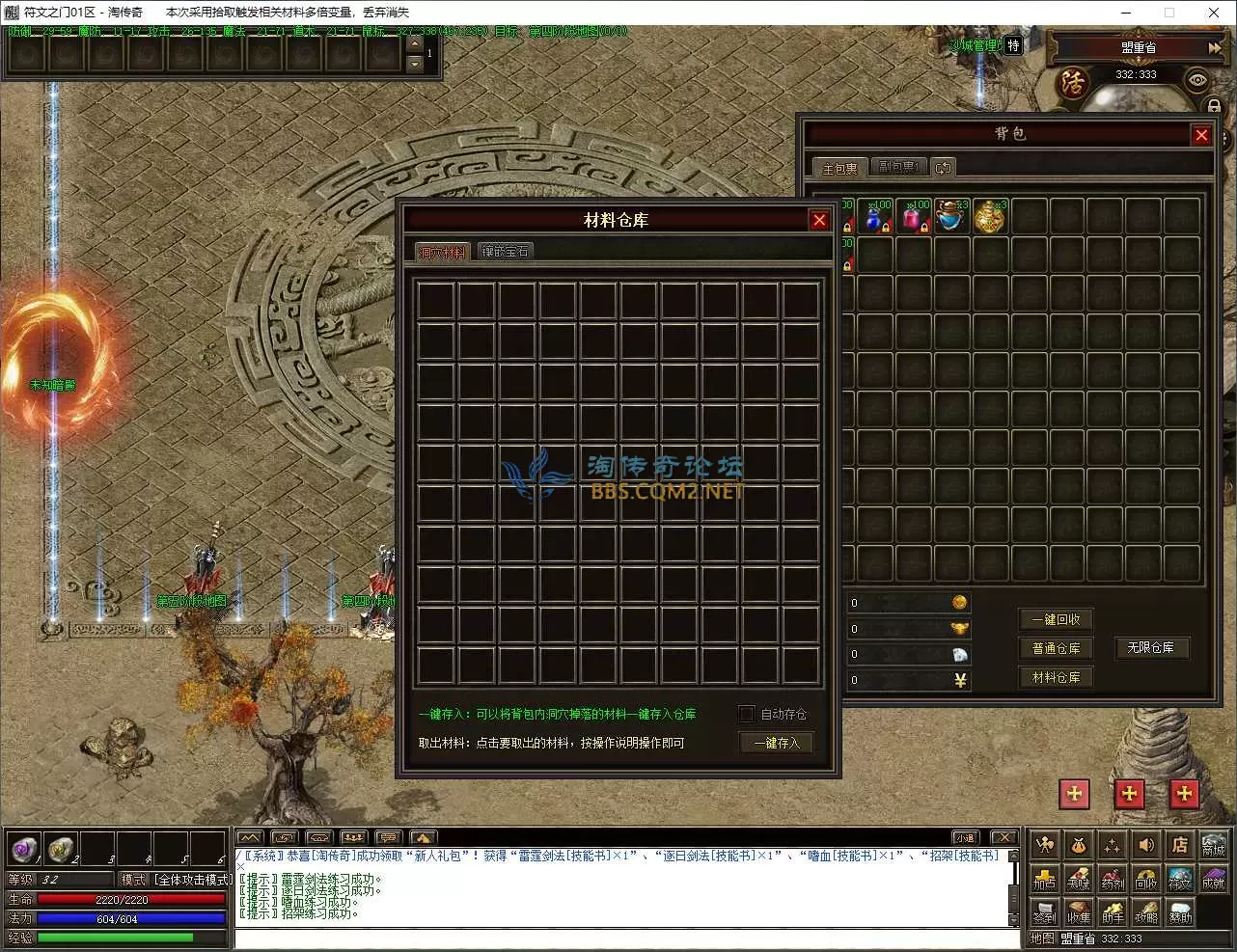Open the 符文 rune menu
This screenshot has width=1237, height=952.
[1179, 880]
